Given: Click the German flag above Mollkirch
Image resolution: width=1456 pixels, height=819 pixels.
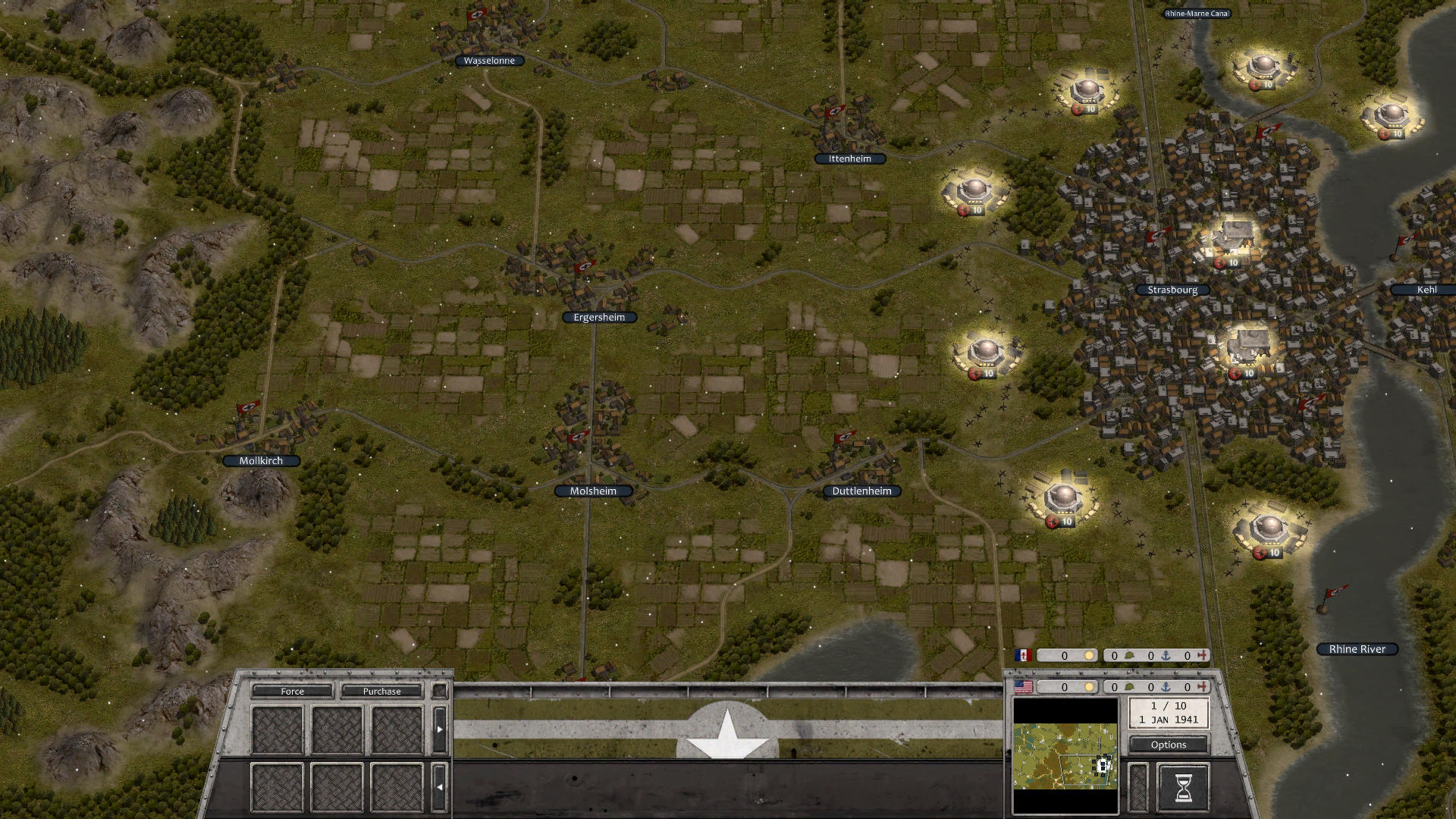Looking at the screenshot, I should [x=247, y=406].
